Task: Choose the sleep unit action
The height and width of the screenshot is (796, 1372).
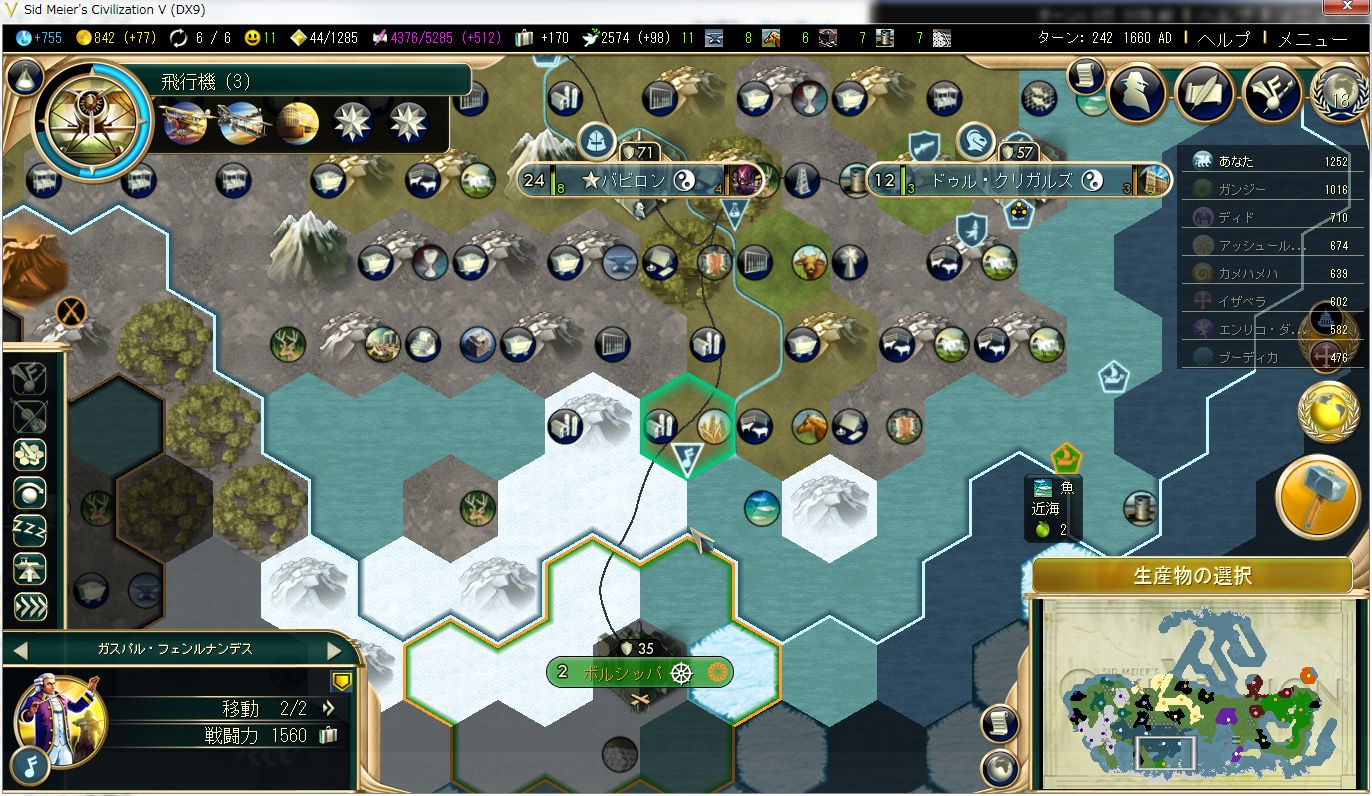Action: pos(30,529)
